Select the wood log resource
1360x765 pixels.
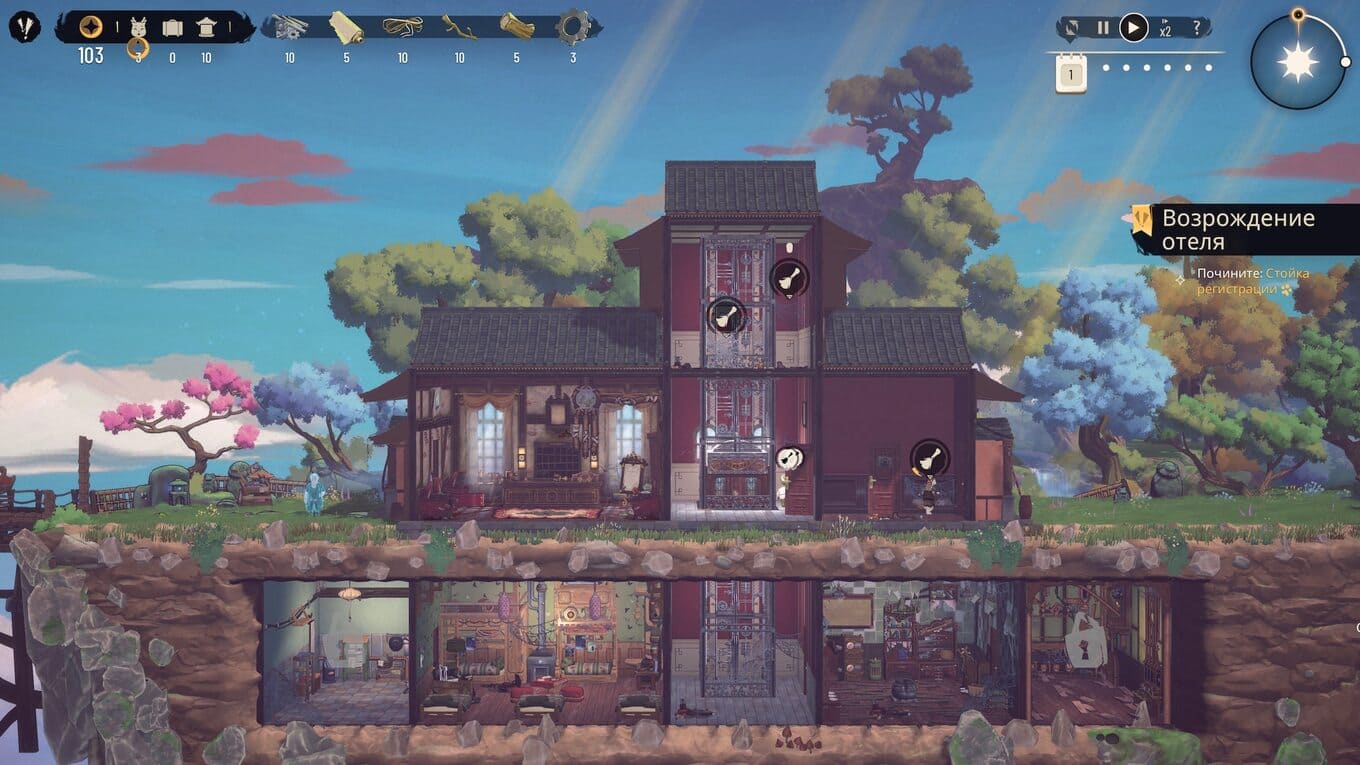pyautogui.click(x=516, y=27)
